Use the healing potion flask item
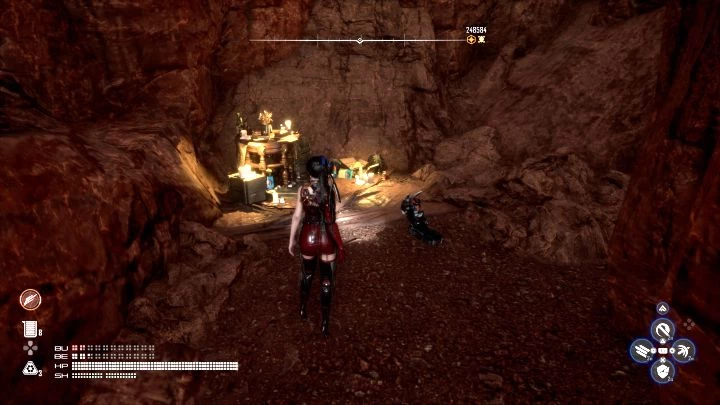 (28, 329)
